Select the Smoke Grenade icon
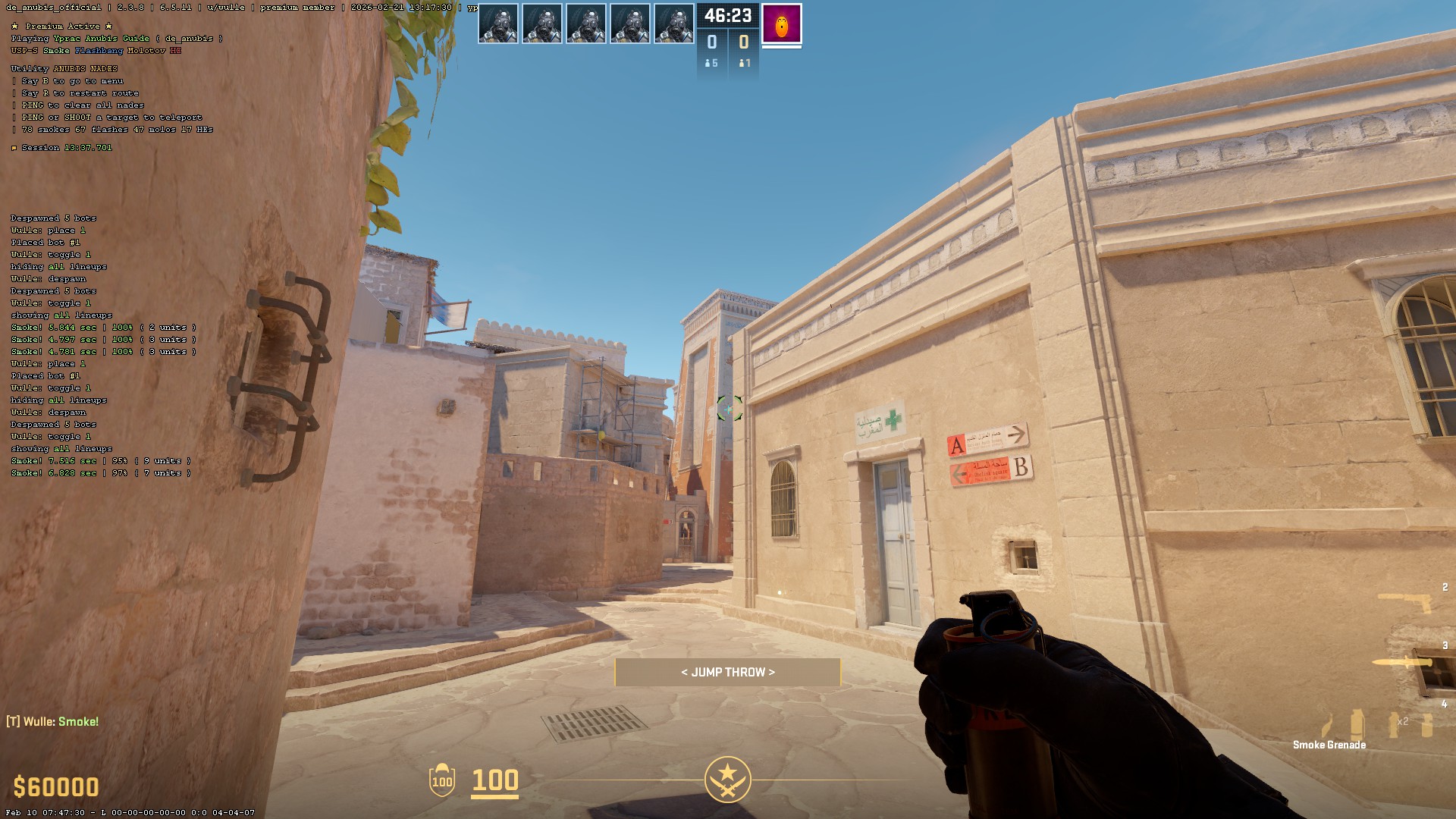 1357,724
